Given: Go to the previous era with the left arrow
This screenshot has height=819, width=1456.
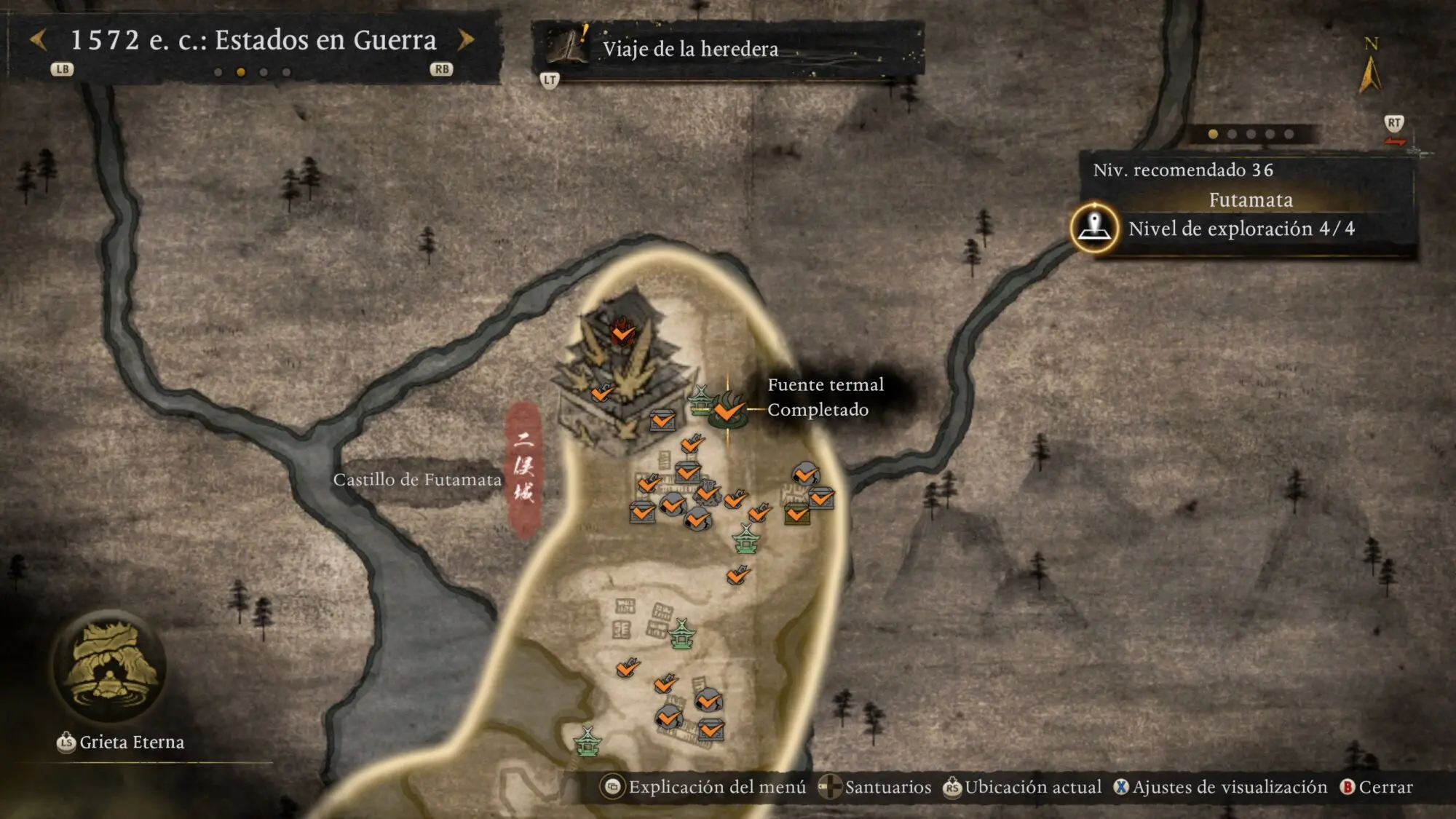Looking at the screenshot, I should (x=39, y=40).
